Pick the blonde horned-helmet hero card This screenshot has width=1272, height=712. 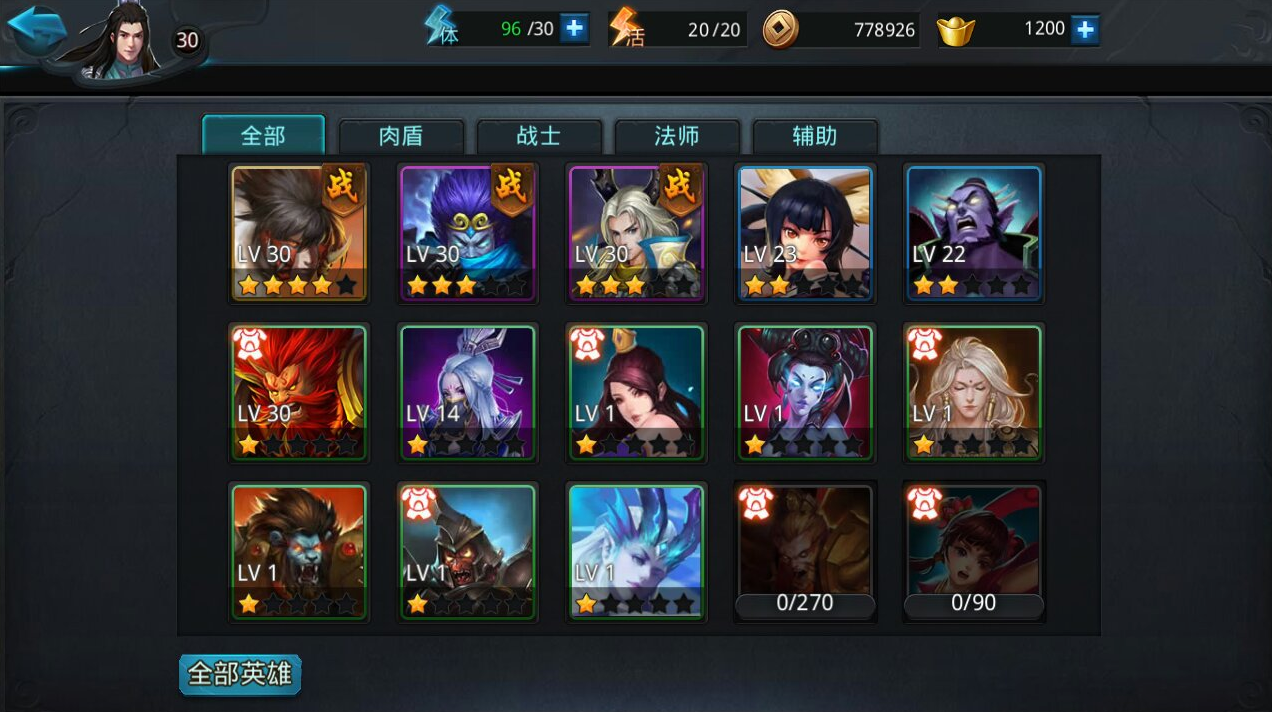(x=636, y=233)
